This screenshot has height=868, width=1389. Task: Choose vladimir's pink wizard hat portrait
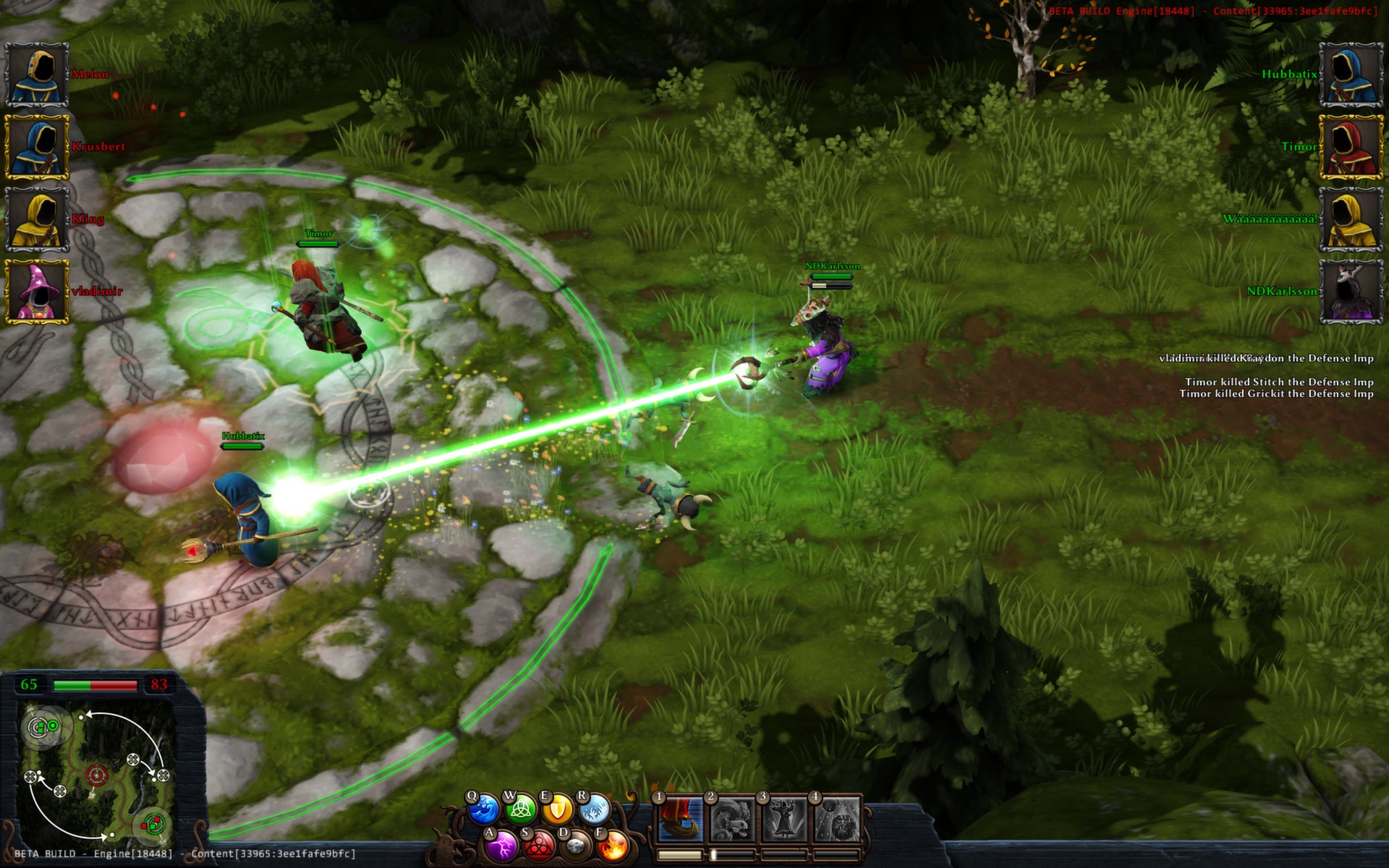pyautogui.click(x=36, y=292)
